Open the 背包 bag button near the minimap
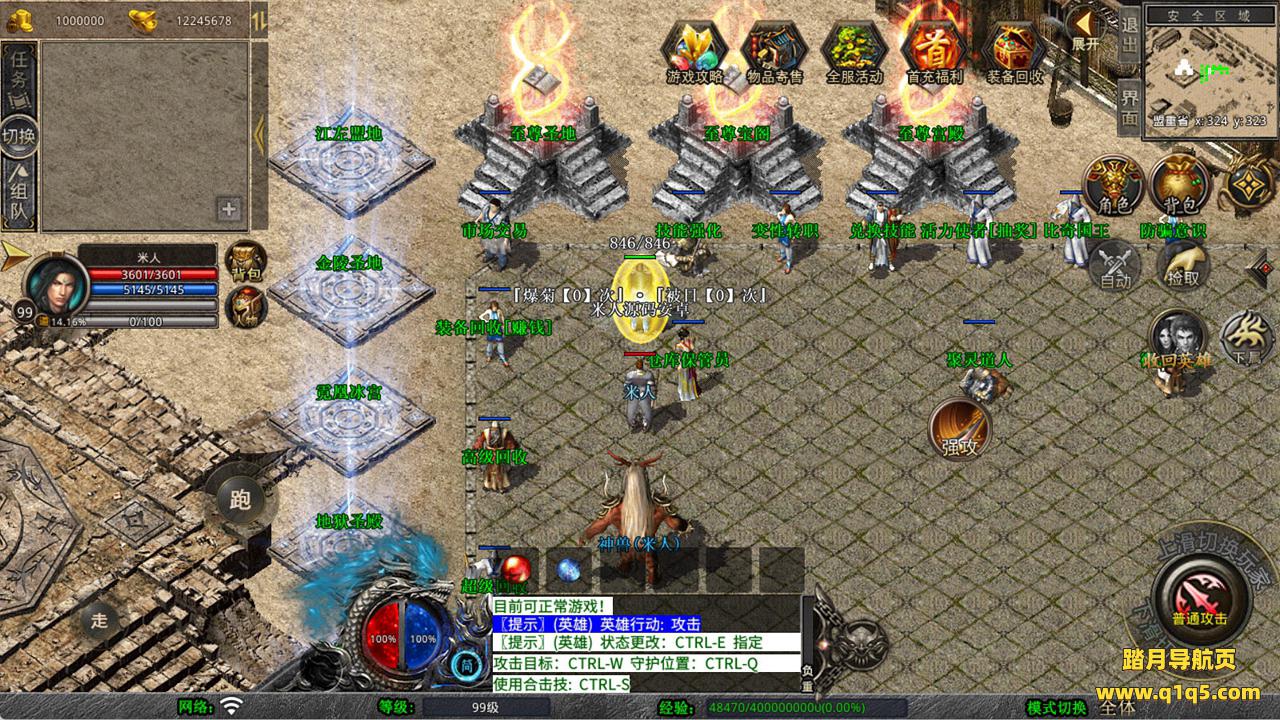1280x720 pixels. point(1179,185)
